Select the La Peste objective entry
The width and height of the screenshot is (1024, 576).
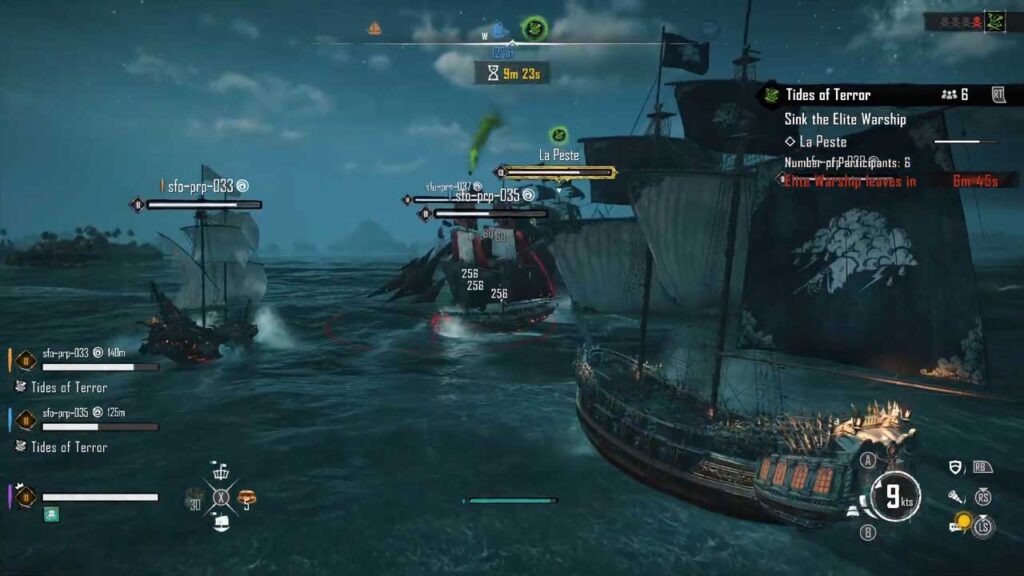tap(823, 142)
